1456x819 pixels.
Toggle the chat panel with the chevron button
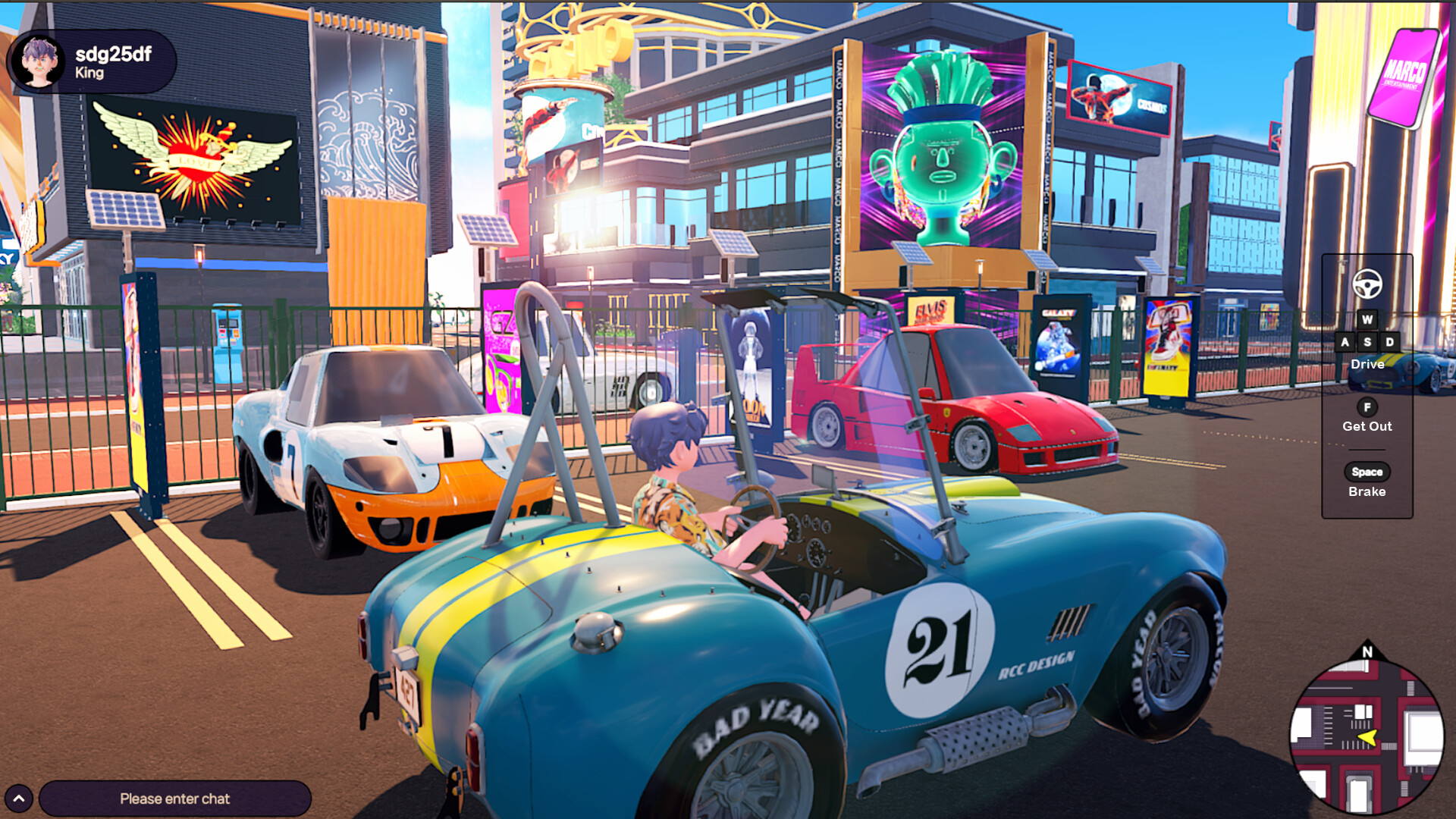20,798
